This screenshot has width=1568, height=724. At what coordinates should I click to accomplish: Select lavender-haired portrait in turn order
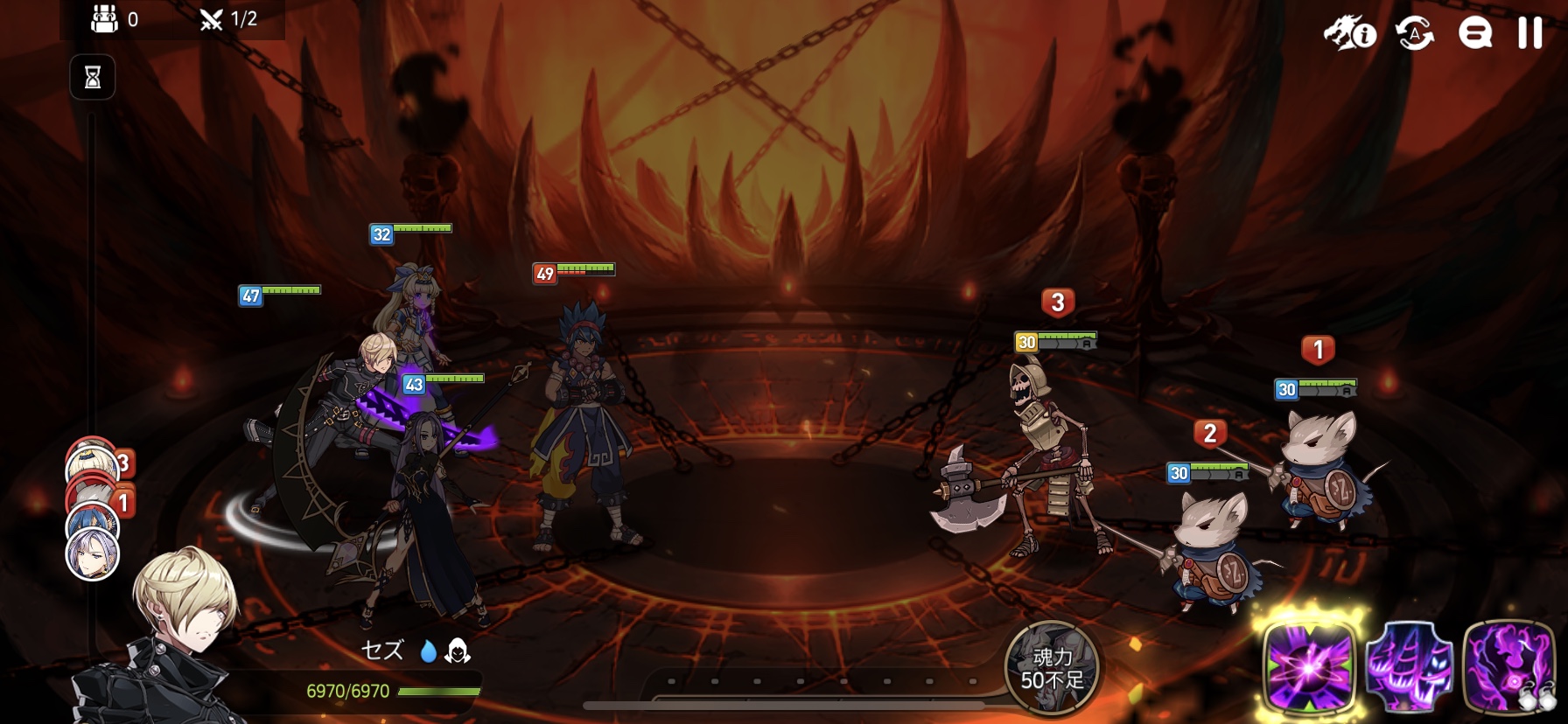[93, 556]
